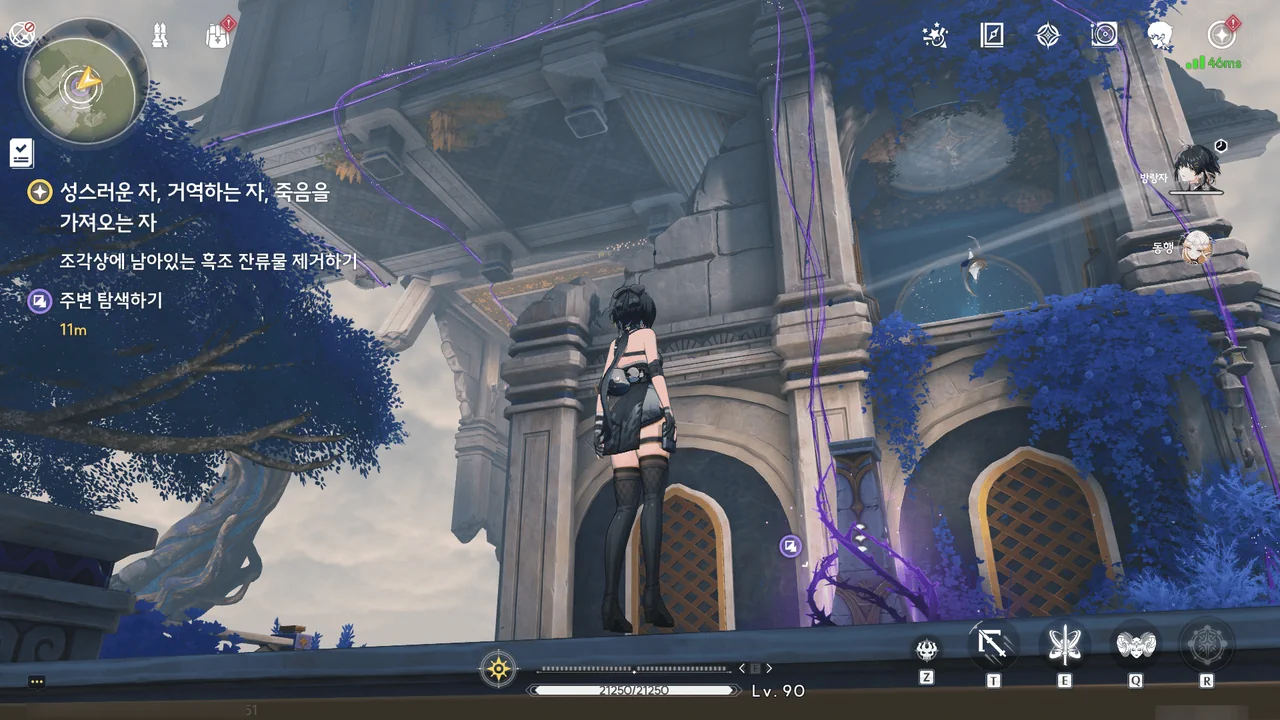
Task: Trigger the ram-horned echo skill
Action: (x=1136, y=645)
